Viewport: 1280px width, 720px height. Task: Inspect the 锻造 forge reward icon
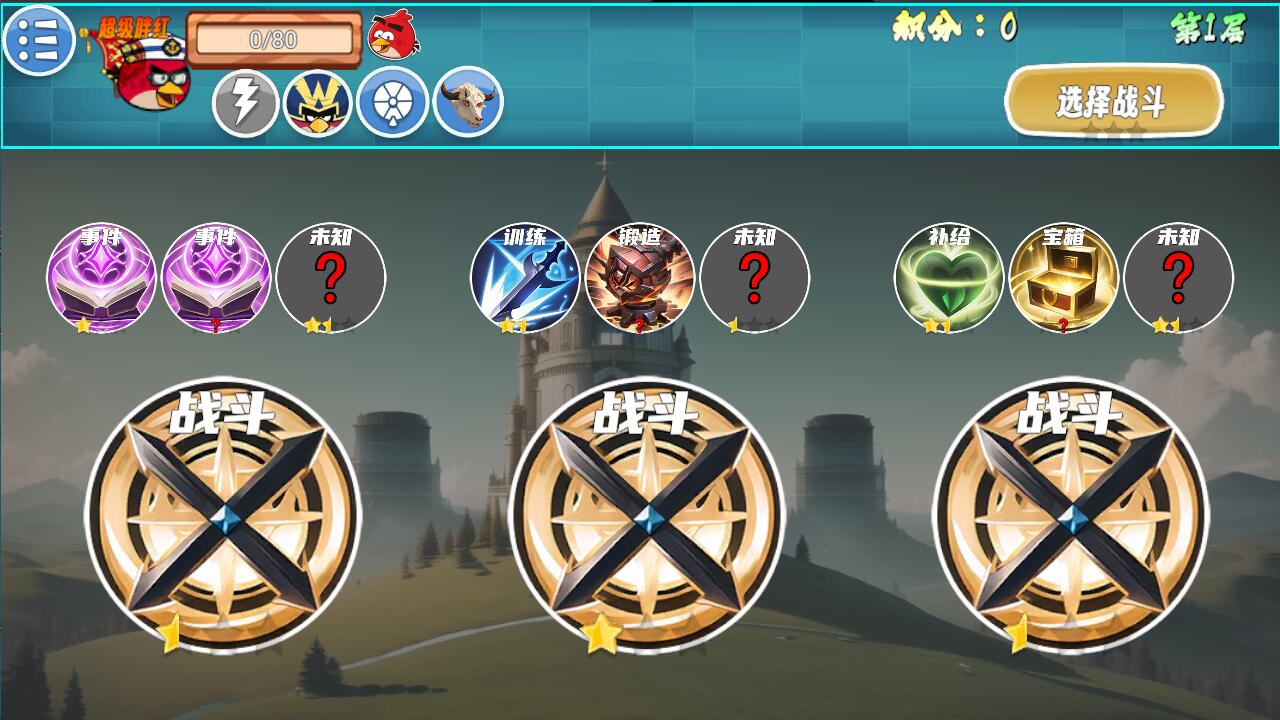point(640,278)
